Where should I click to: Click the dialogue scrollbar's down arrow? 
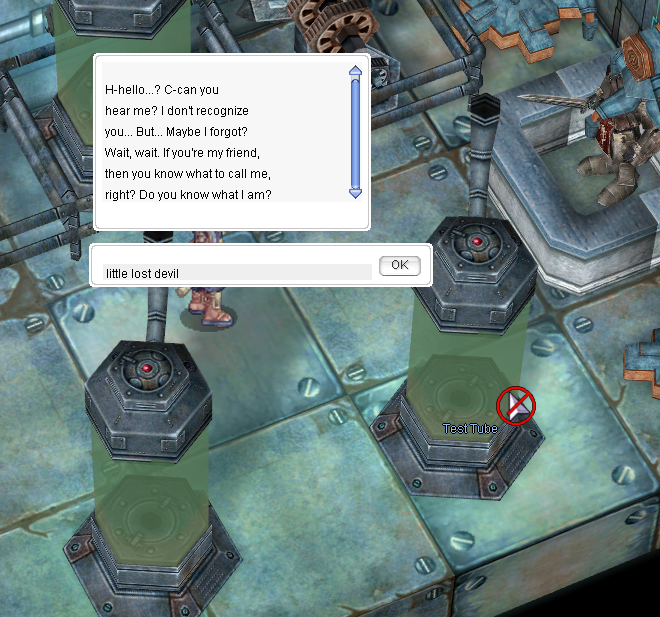[x=355, y=193]
